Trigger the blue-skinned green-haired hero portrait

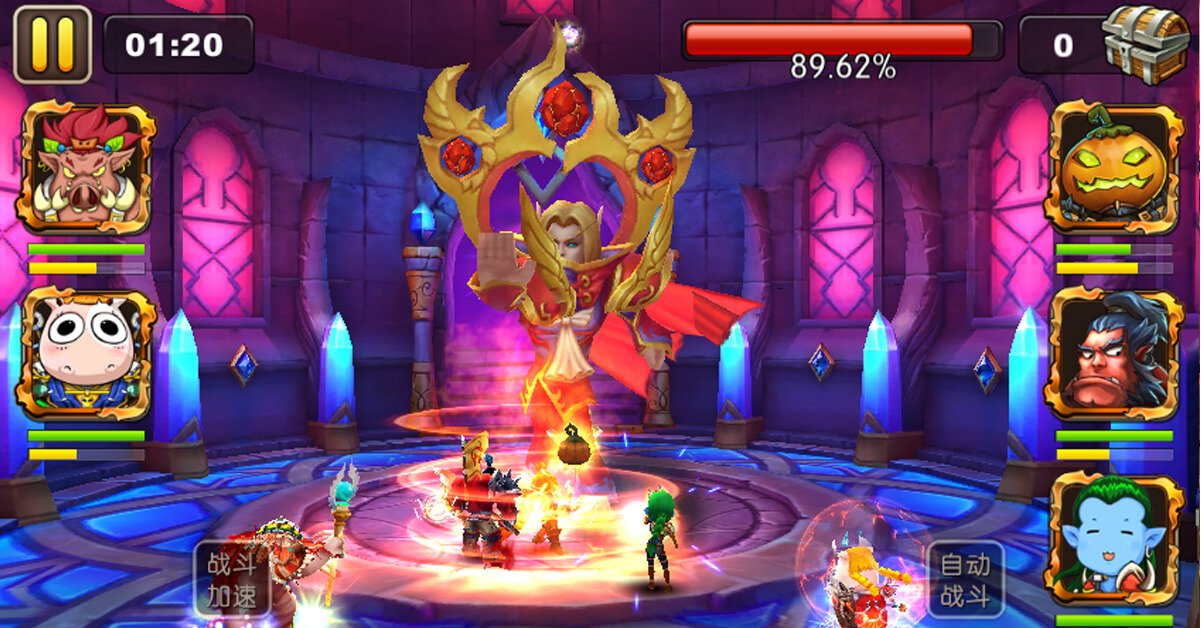(x=1114, y=540)
